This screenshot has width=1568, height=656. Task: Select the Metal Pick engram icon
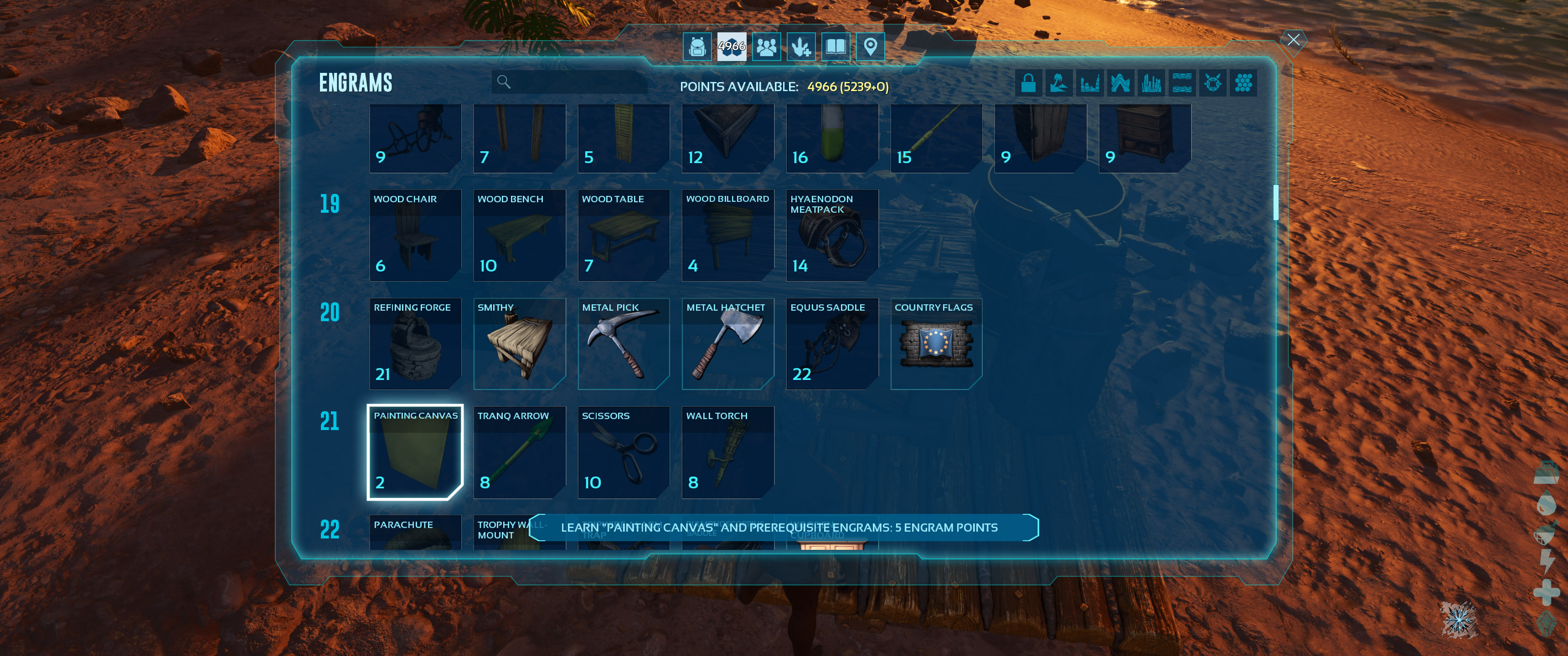coord(623,344)
